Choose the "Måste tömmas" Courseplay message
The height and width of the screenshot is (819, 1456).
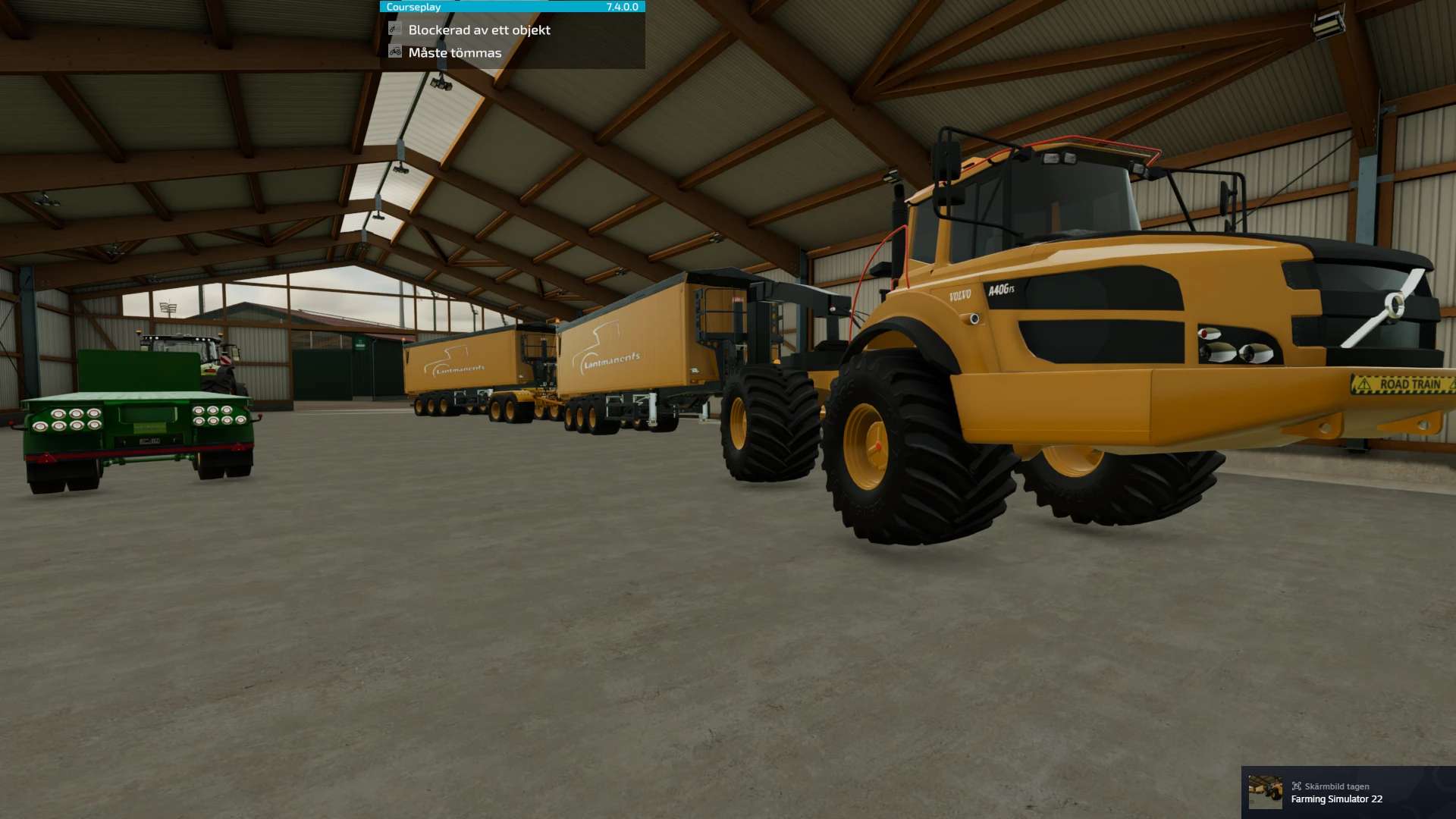coord(454,53)
